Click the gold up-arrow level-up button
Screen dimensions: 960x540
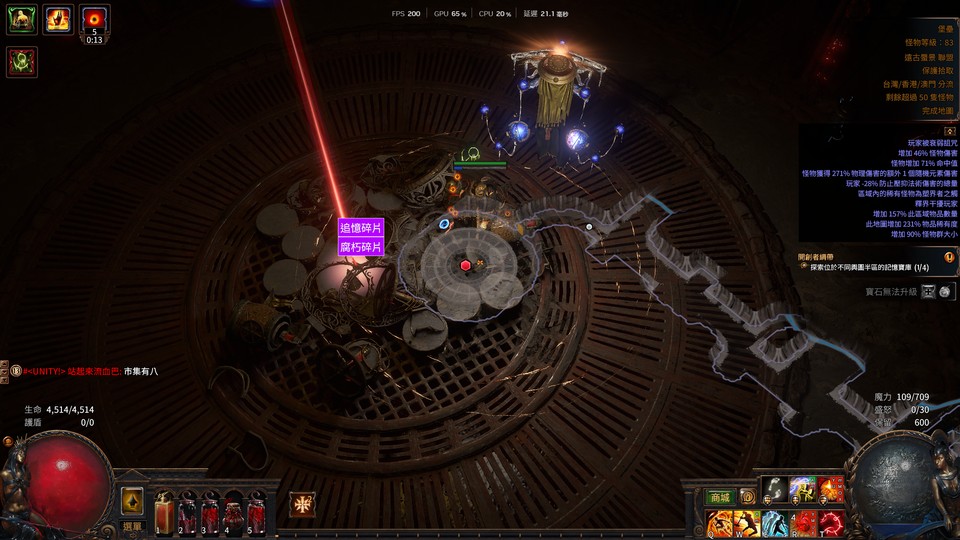[132, 501]
